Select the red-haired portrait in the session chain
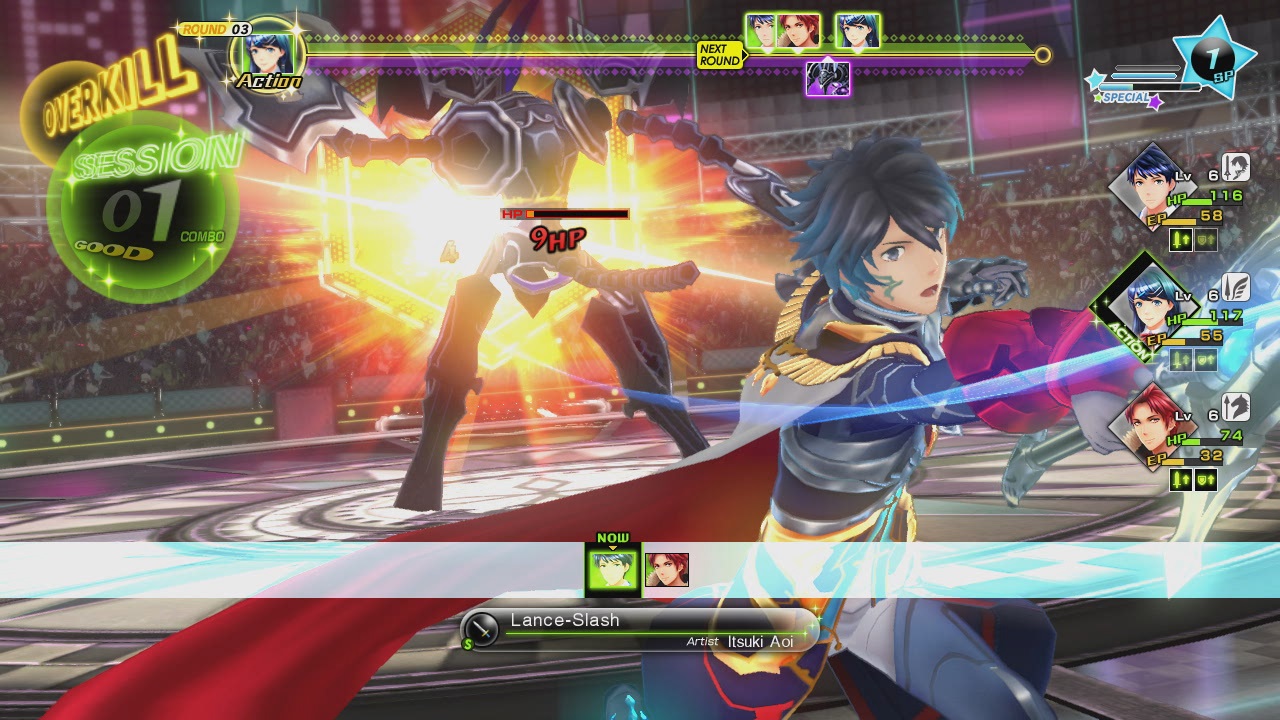1280x720 pixels. (x=667, y=570)
